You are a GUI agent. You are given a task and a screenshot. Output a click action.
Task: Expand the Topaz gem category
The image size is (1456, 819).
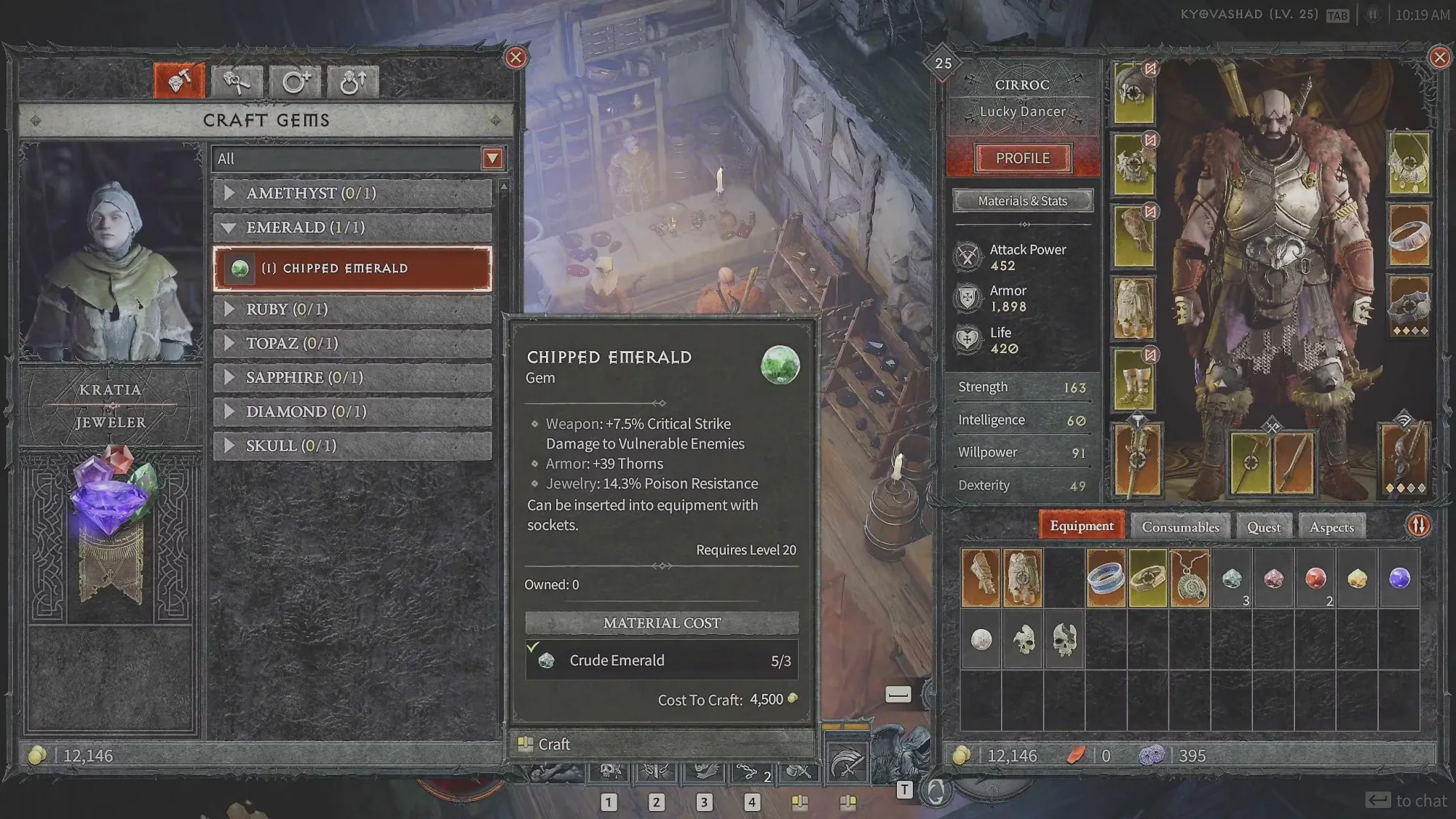pos(352,344)
